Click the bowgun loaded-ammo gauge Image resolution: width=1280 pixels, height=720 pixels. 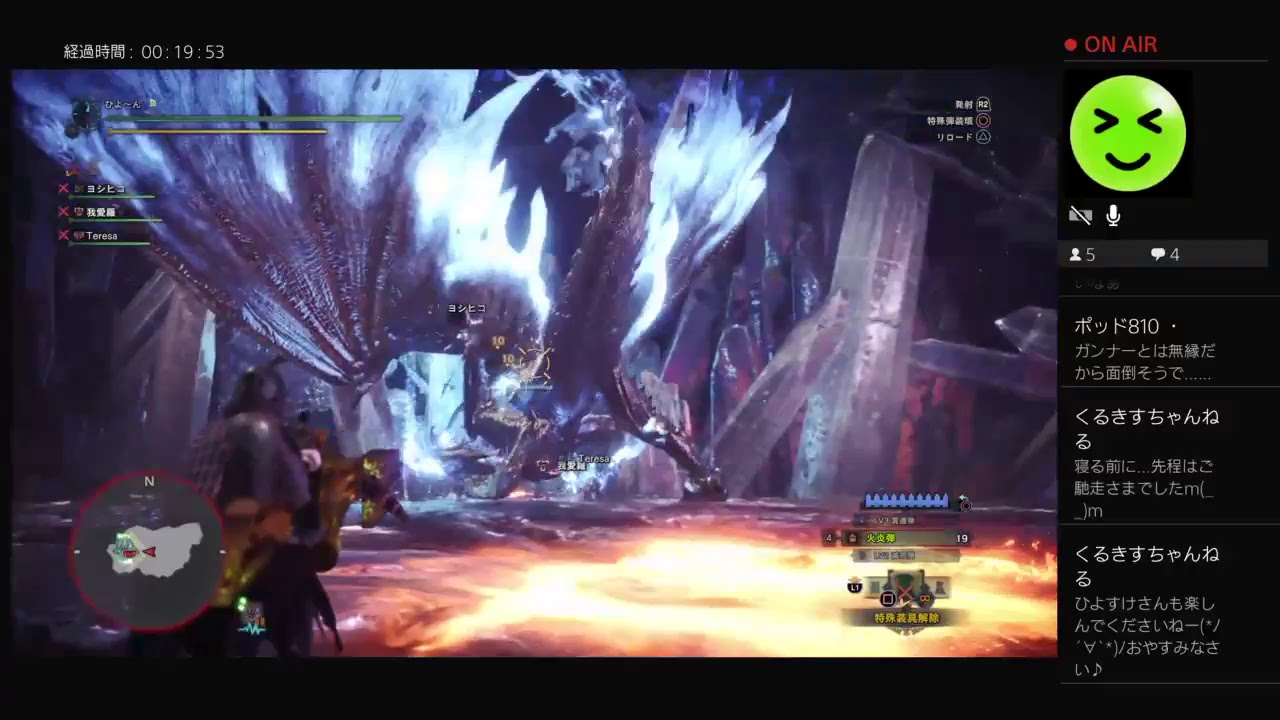[908, 501]
